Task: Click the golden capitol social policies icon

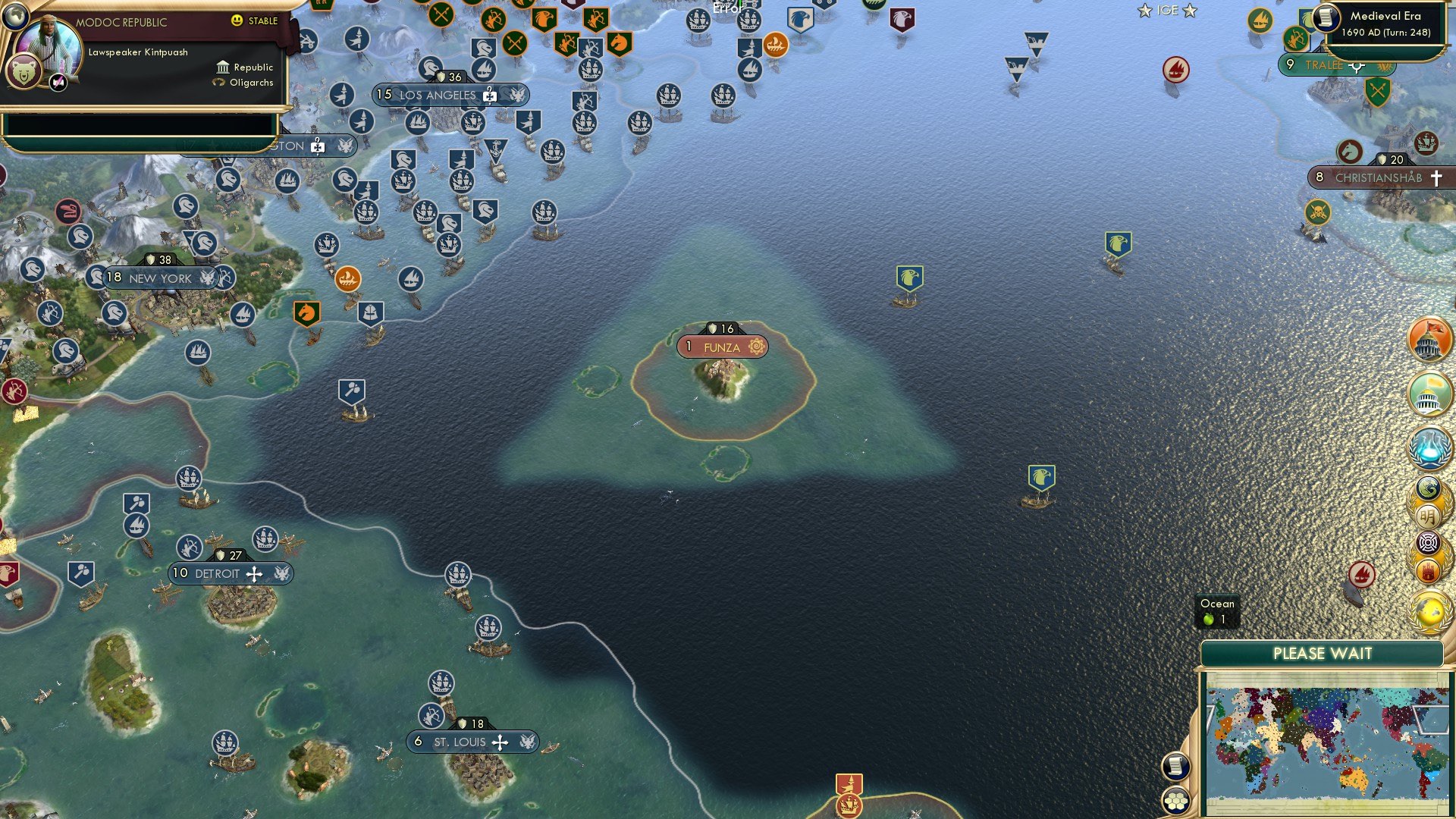Action: pyautogui.click(x=1428, y=393)
